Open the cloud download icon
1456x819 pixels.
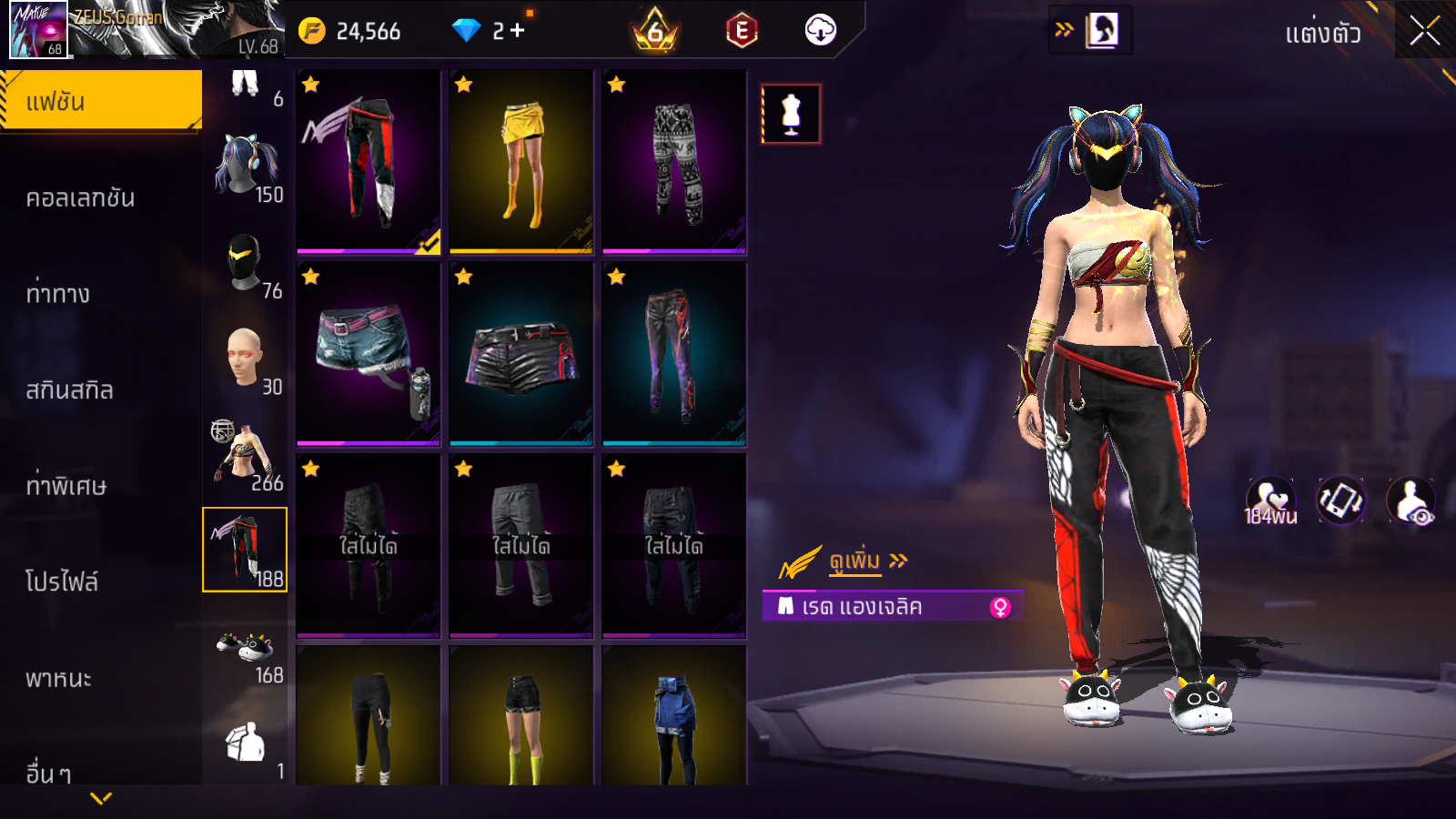820,31
